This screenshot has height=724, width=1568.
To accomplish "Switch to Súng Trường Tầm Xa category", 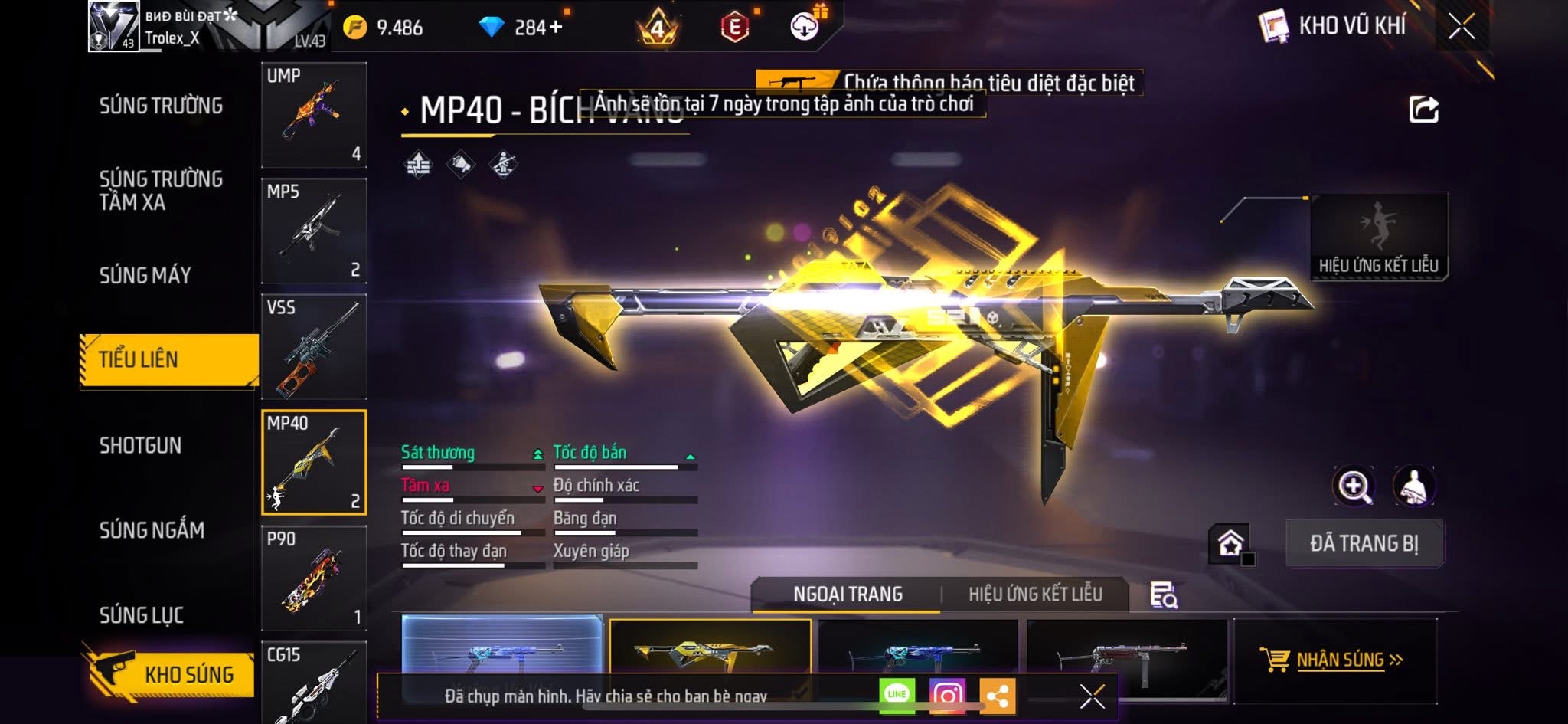I will (161, 190).
